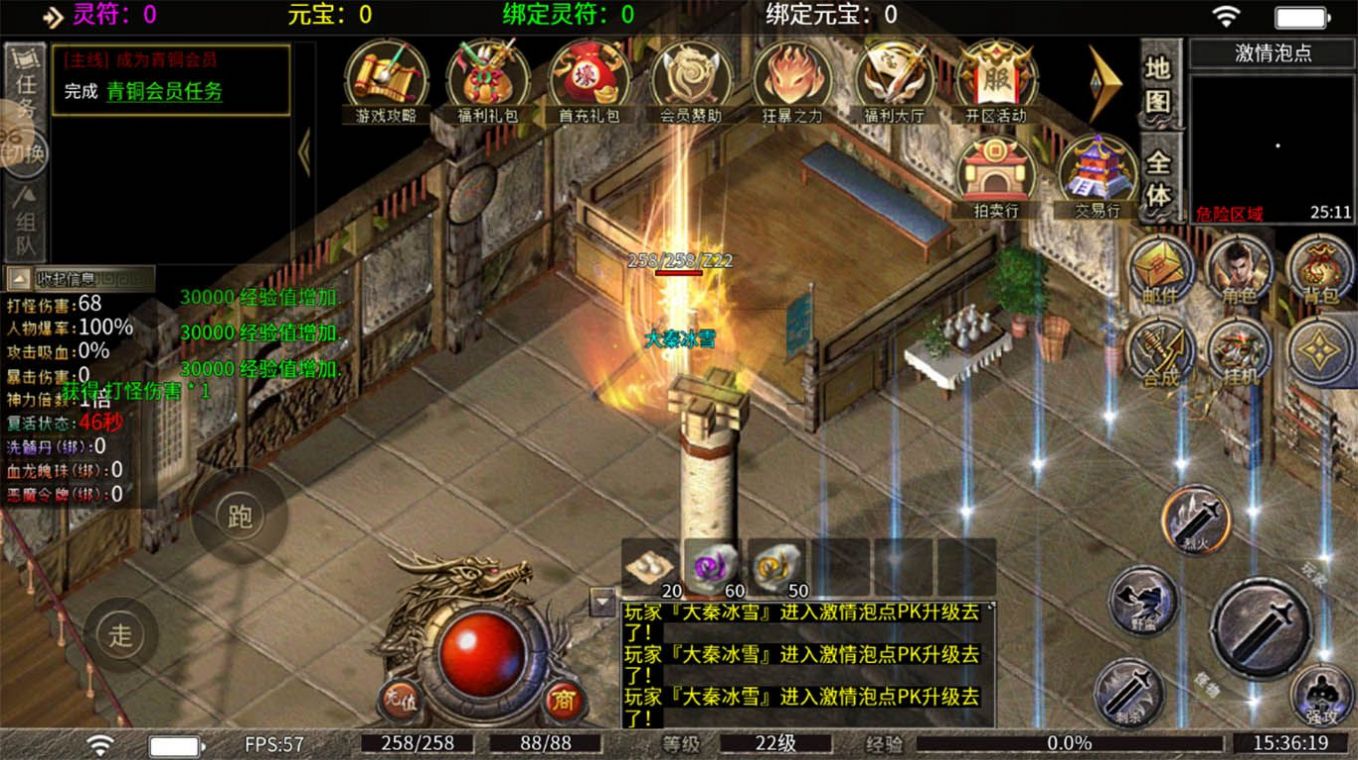Image resolution: width=1358 pixels, height=760 pixels.
Task: Open the 地图 map button
Action: click(x=1158, y=84)
